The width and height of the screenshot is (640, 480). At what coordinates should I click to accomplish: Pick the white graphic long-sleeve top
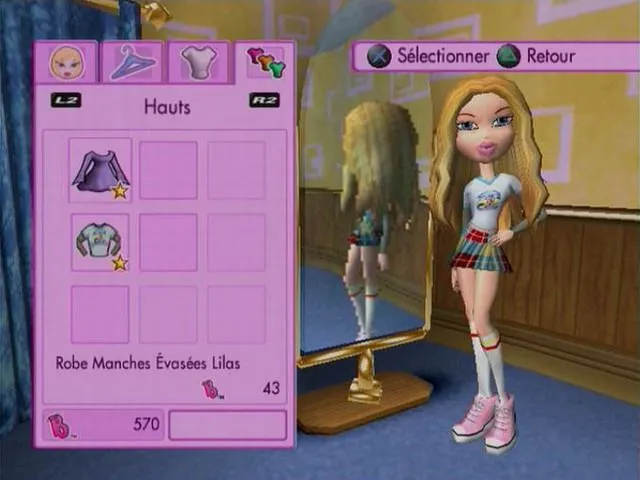pos(99,243)
